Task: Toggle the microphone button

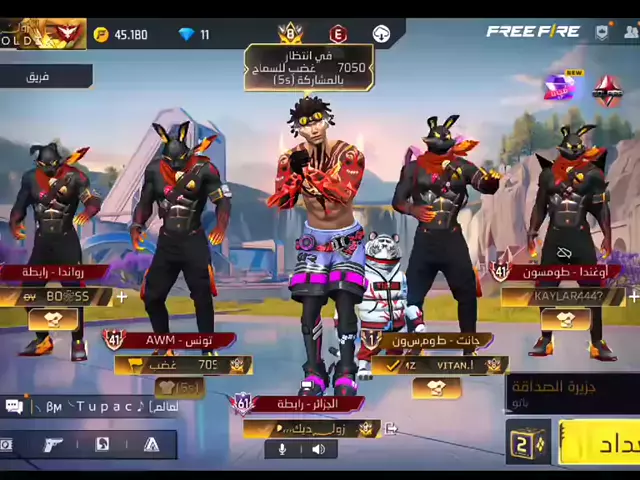Action: pos(282,450)
